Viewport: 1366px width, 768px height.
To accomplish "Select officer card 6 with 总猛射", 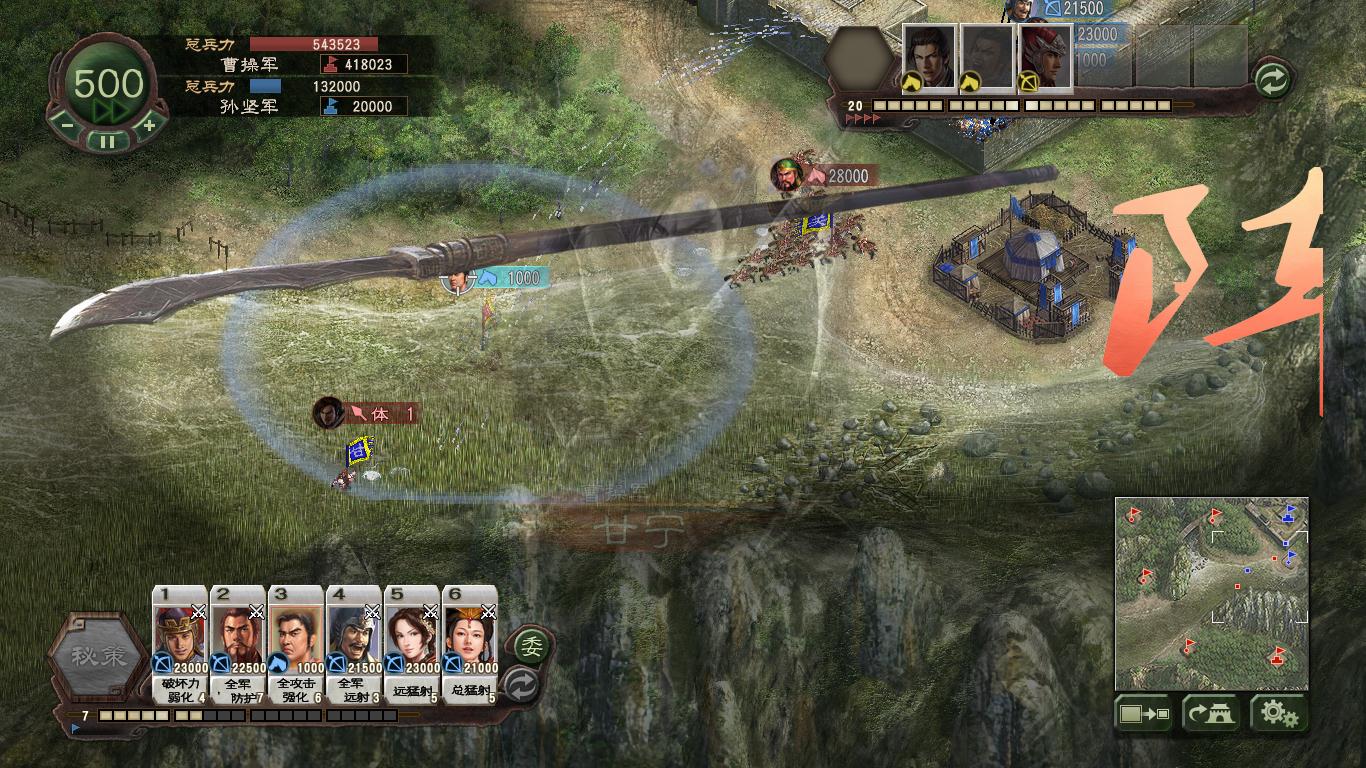I will (470, 645).
